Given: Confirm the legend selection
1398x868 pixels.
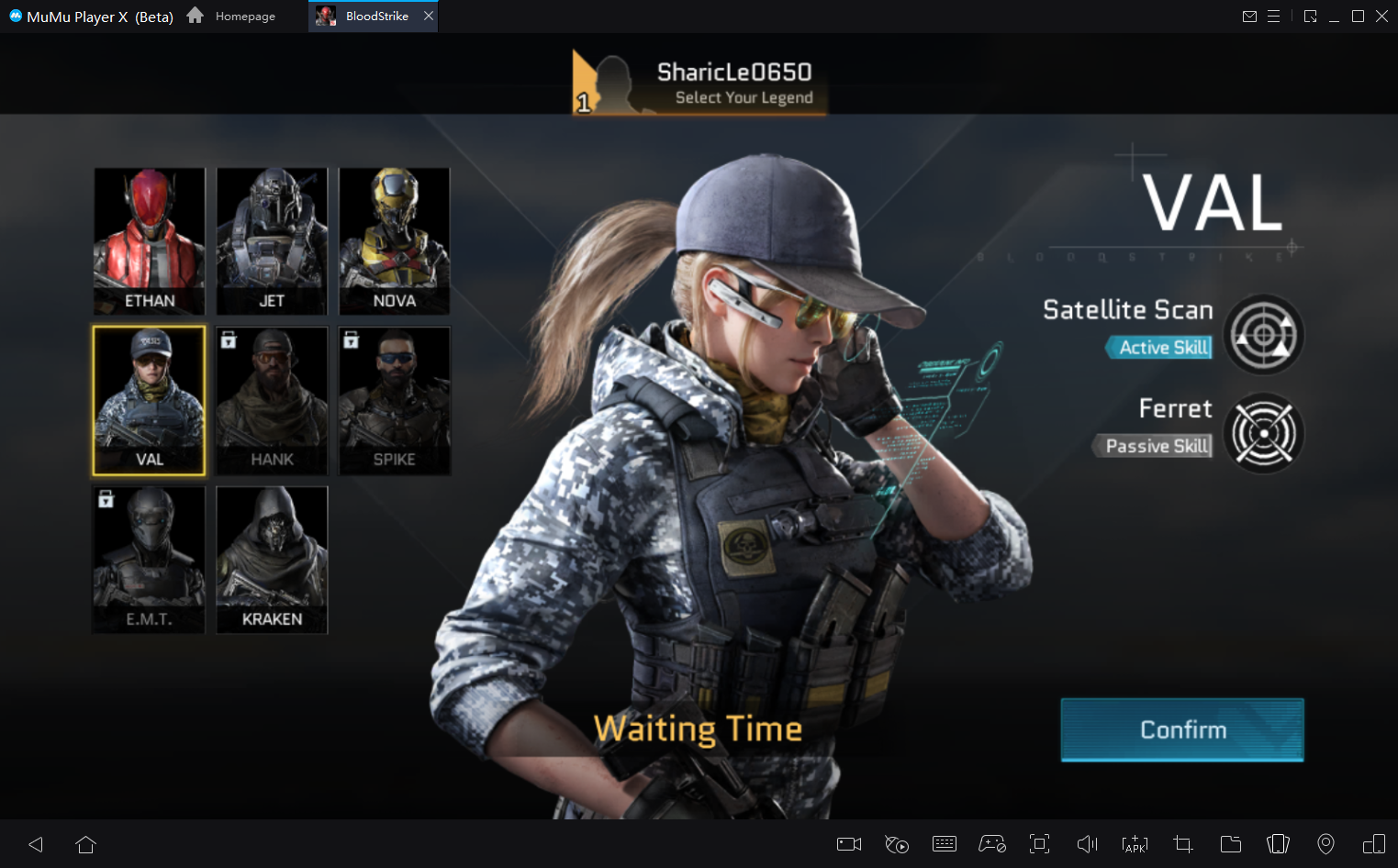Looking at the screenshot, I should coord(1181,729).
